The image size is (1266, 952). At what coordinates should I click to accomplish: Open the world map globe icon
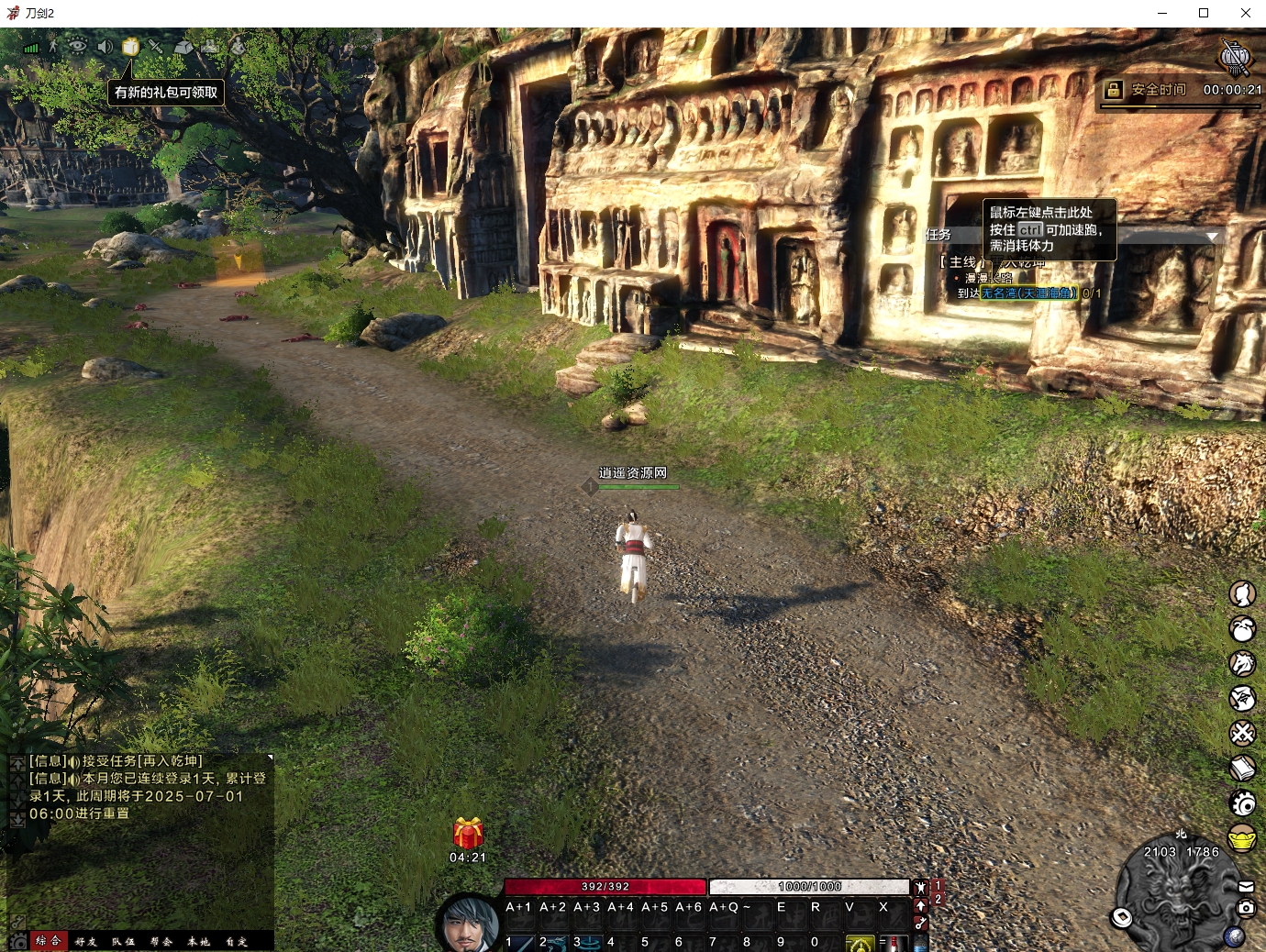1234,936
